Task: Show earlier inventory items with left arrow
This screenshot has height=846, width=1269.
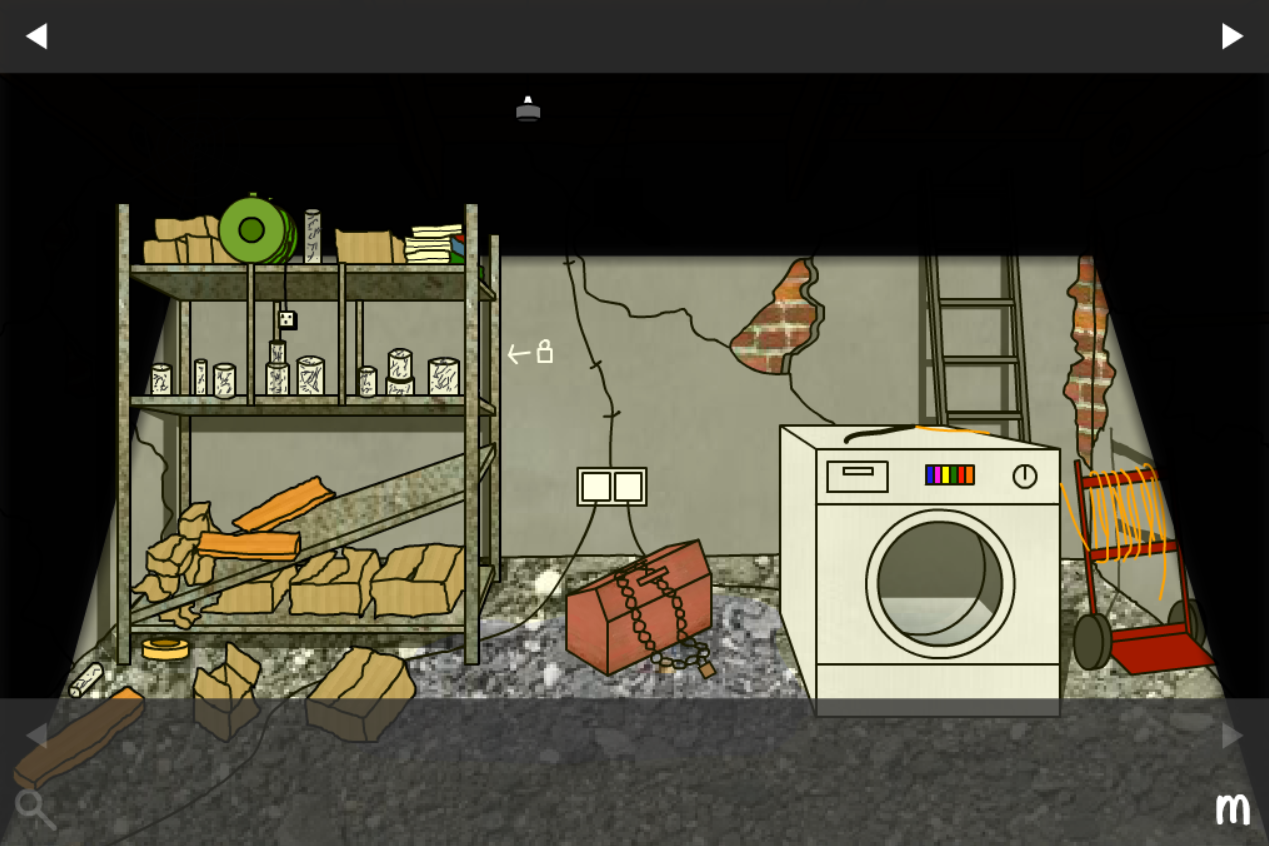Action: click(36, 736)
